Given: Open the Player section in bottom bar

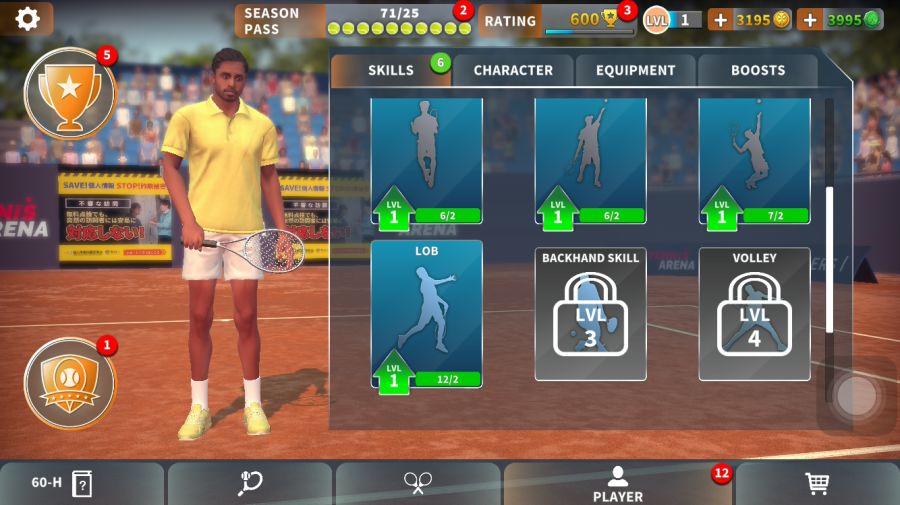Looking at the screenshot, I should (x=618, y=484).
